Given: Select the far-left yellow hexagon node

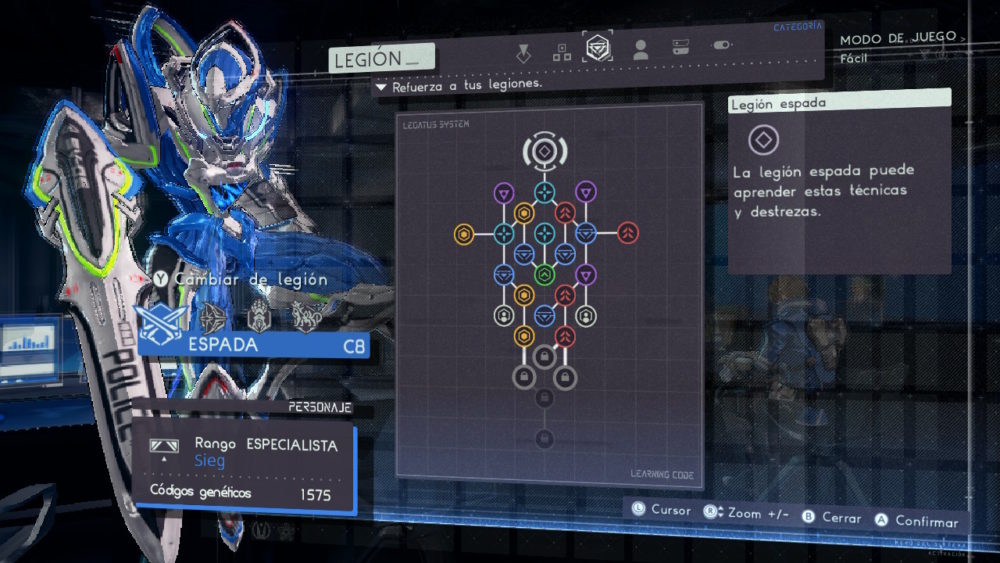Looking at the screenshot, I should tap(463, 234).
